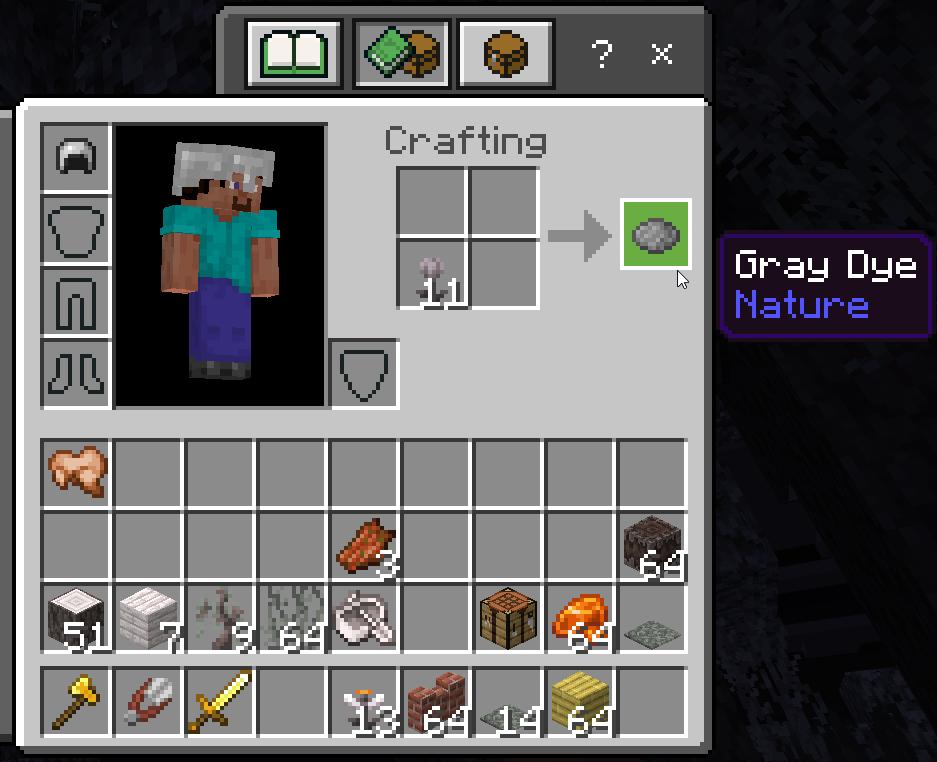This screenshot has width=937, height=762.
Task: Open the recipe book tab
Action: tap(295, 54)
